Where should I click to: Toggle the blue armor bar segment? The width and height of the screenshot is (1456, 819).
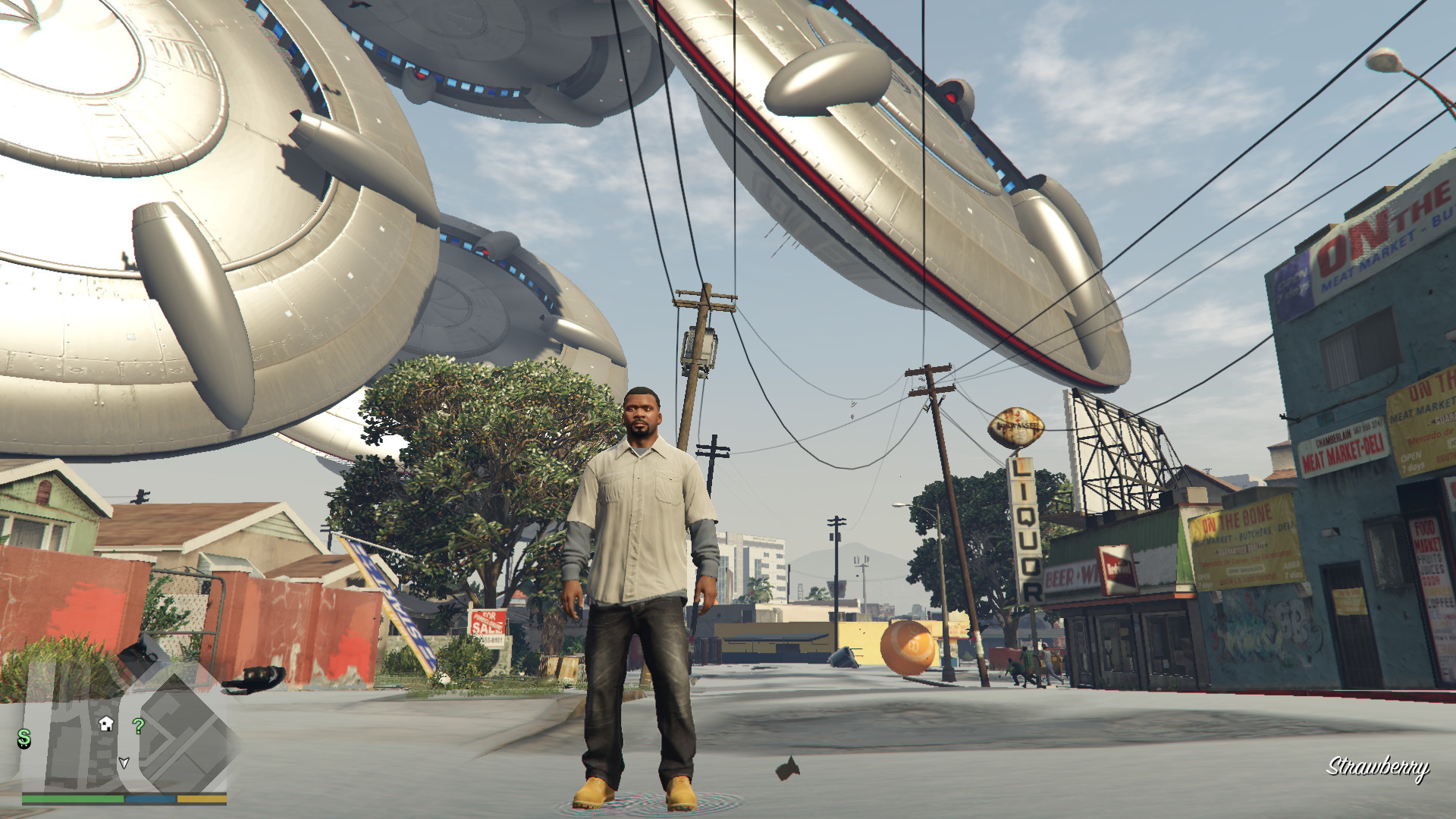pos(150,798)
